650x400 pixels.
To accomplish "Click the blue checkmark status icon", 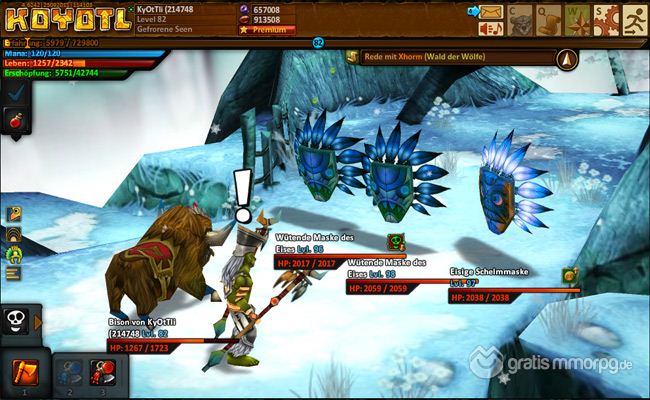I will 15,91.
